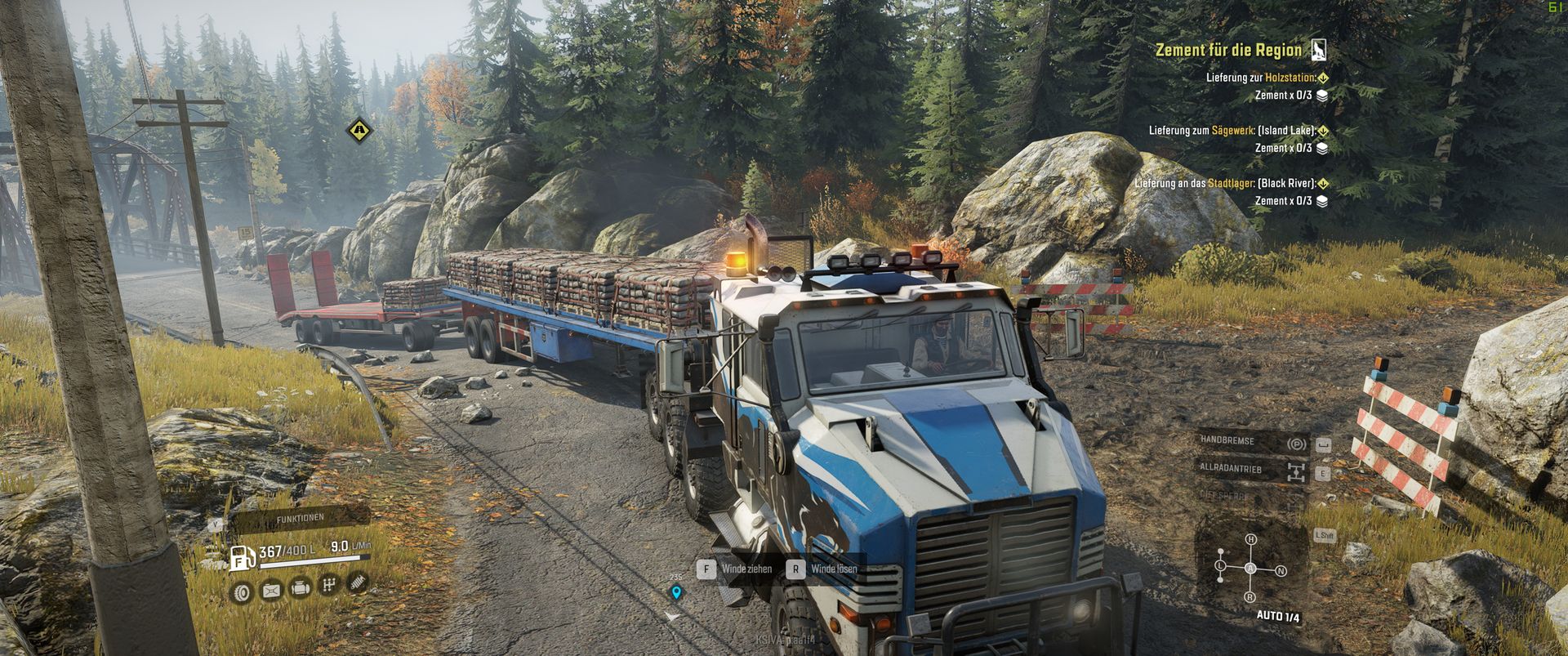The width and height of the screenshot is (1568, 656).
Task: Select the tire status icon
Action: [x=242, y=592]
